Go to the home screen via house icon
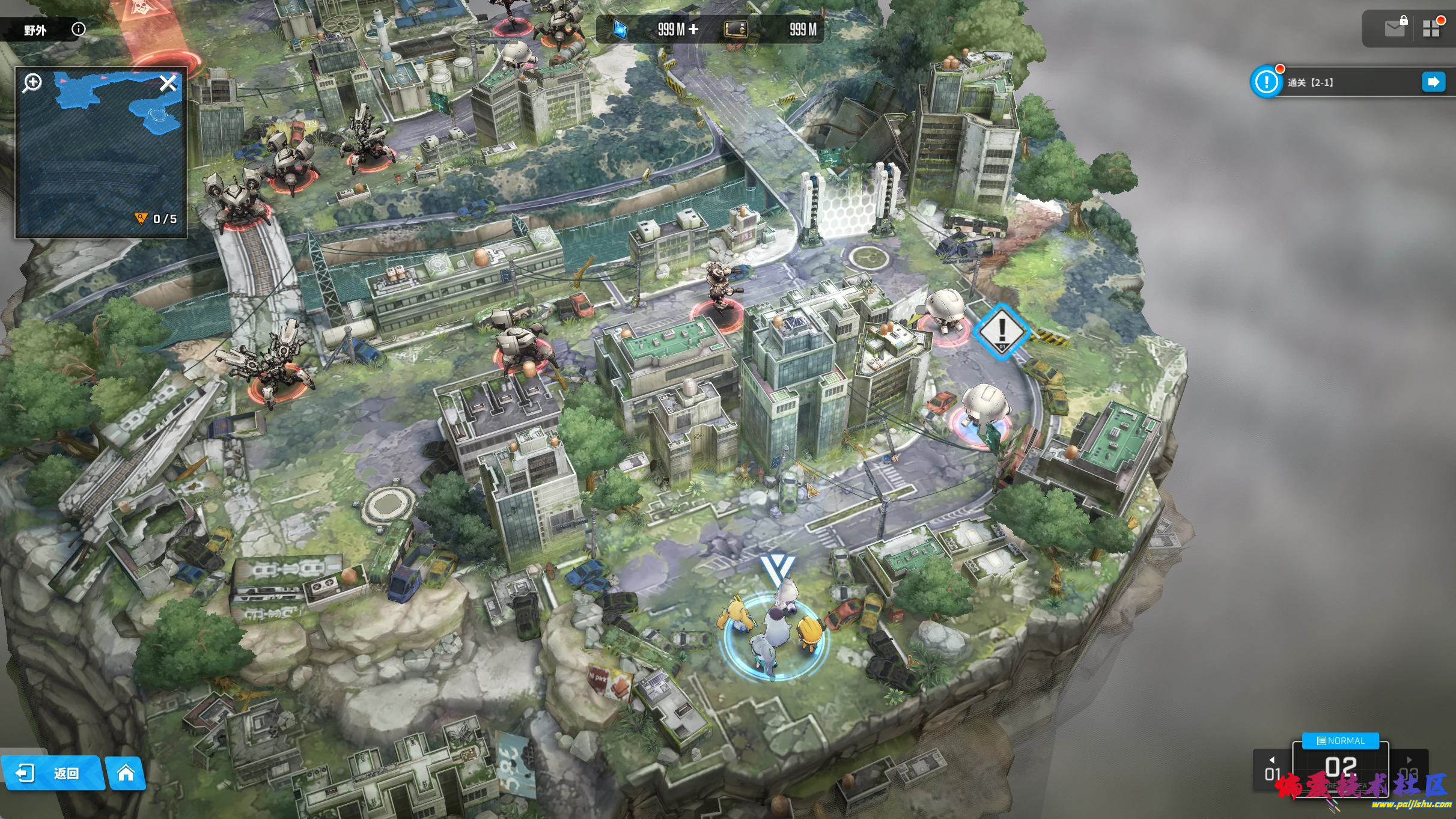The width and height of the screenshot is (1456, 819). 126,773
